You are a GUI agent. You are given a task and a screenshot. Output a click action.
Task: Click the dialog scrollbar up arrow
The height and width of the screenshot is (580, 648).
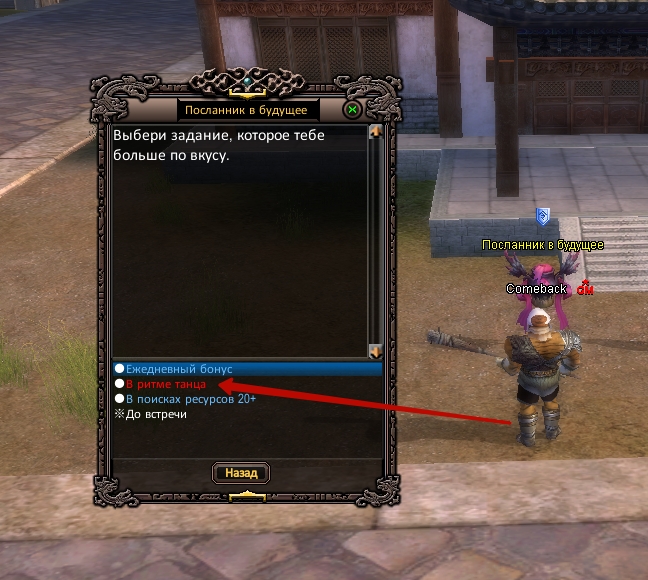click(x=376, y=131)
